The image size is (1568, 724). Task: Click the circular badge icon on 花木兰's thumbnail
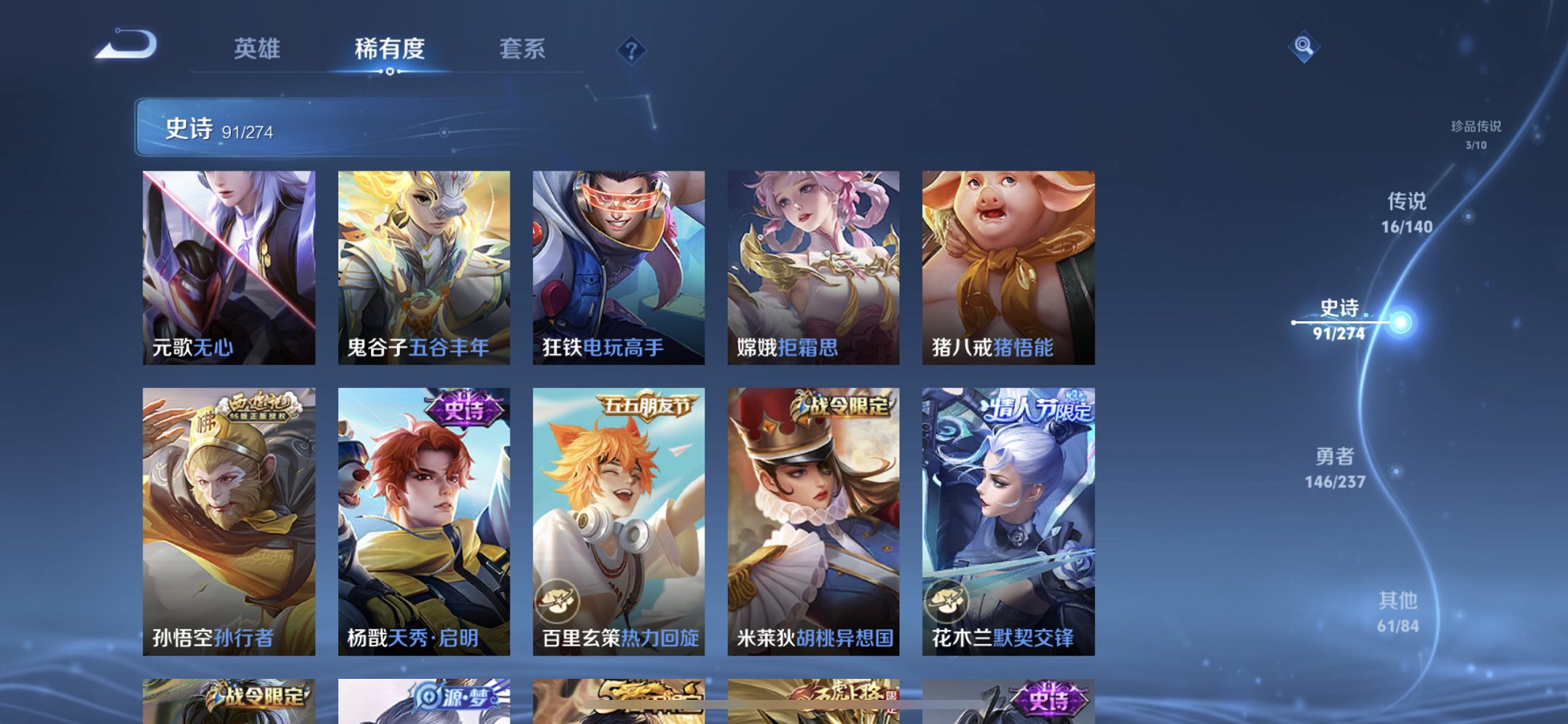tap(946, 602)
